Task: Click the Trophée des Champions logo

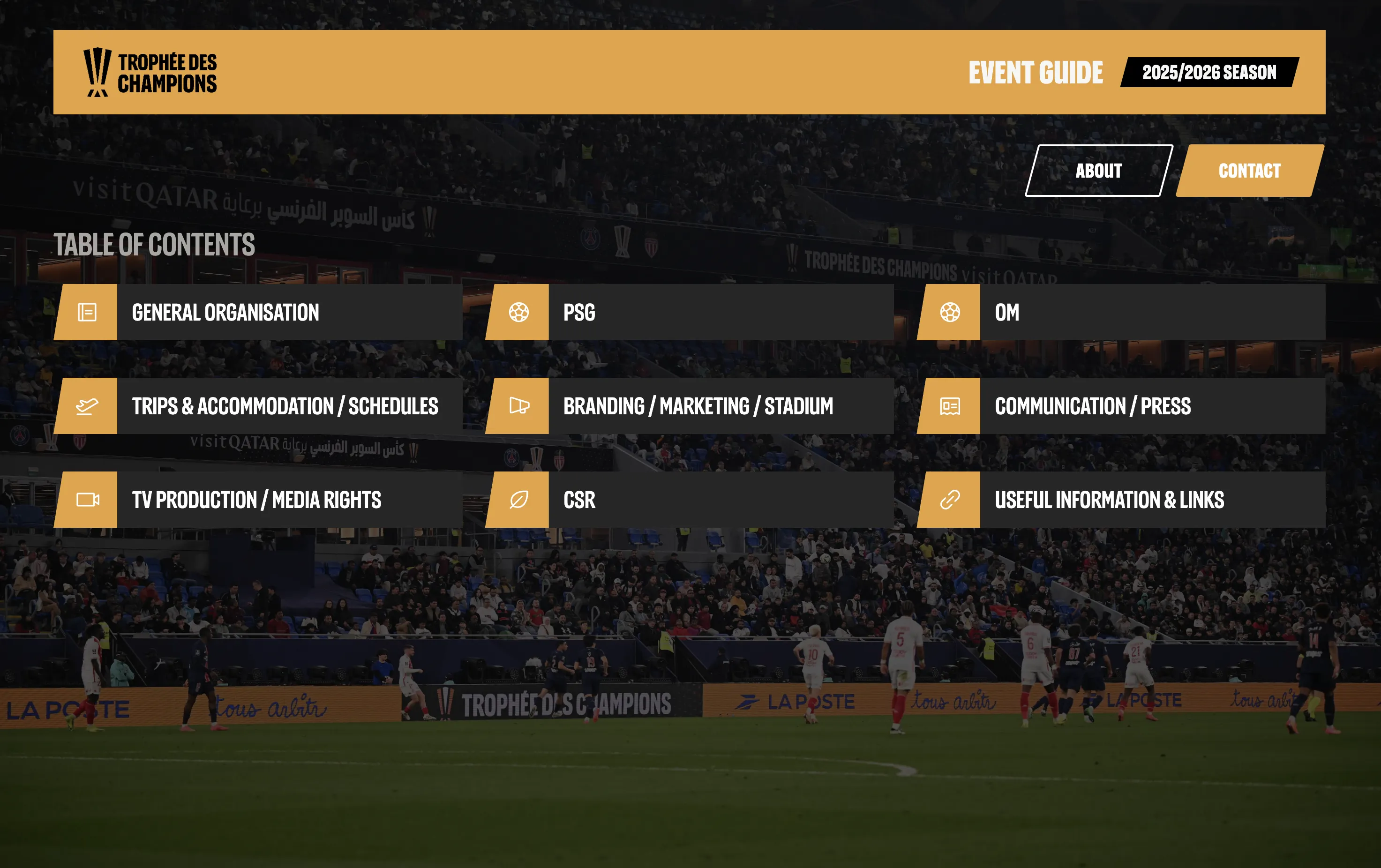Action: (150, 72)
